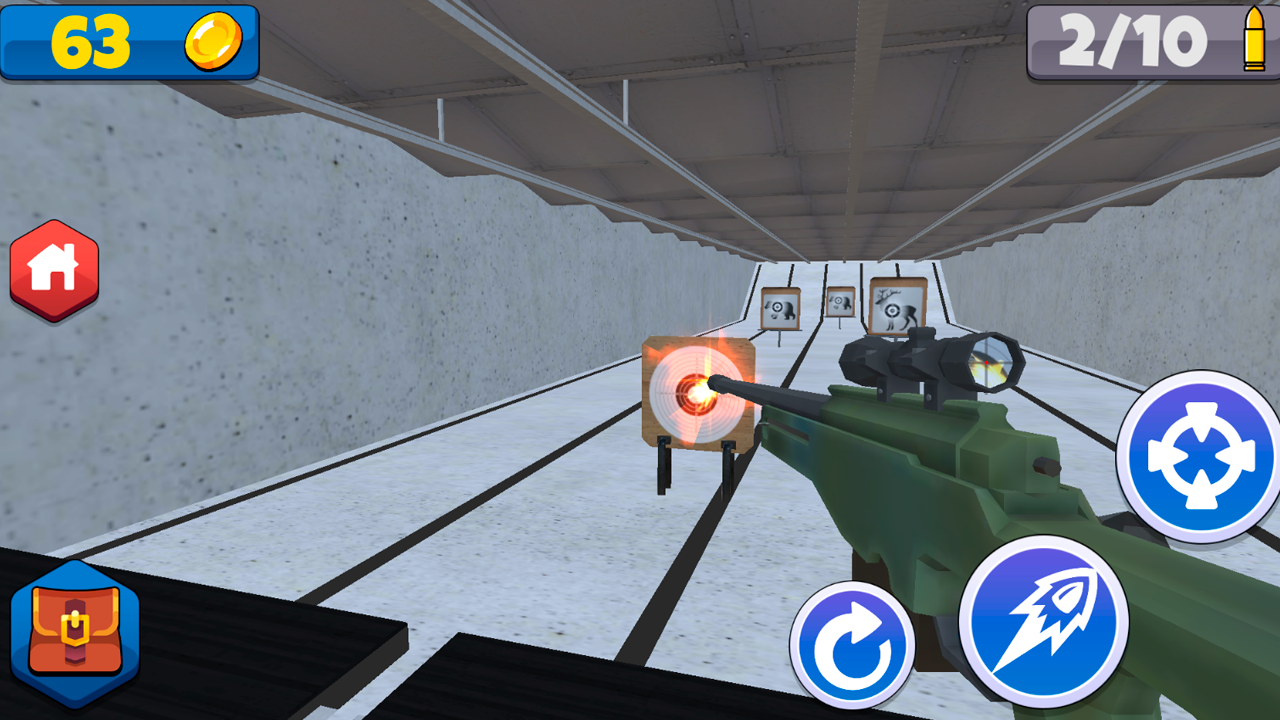
Task: Click the rifle scope lens
Action: point(990,362)
